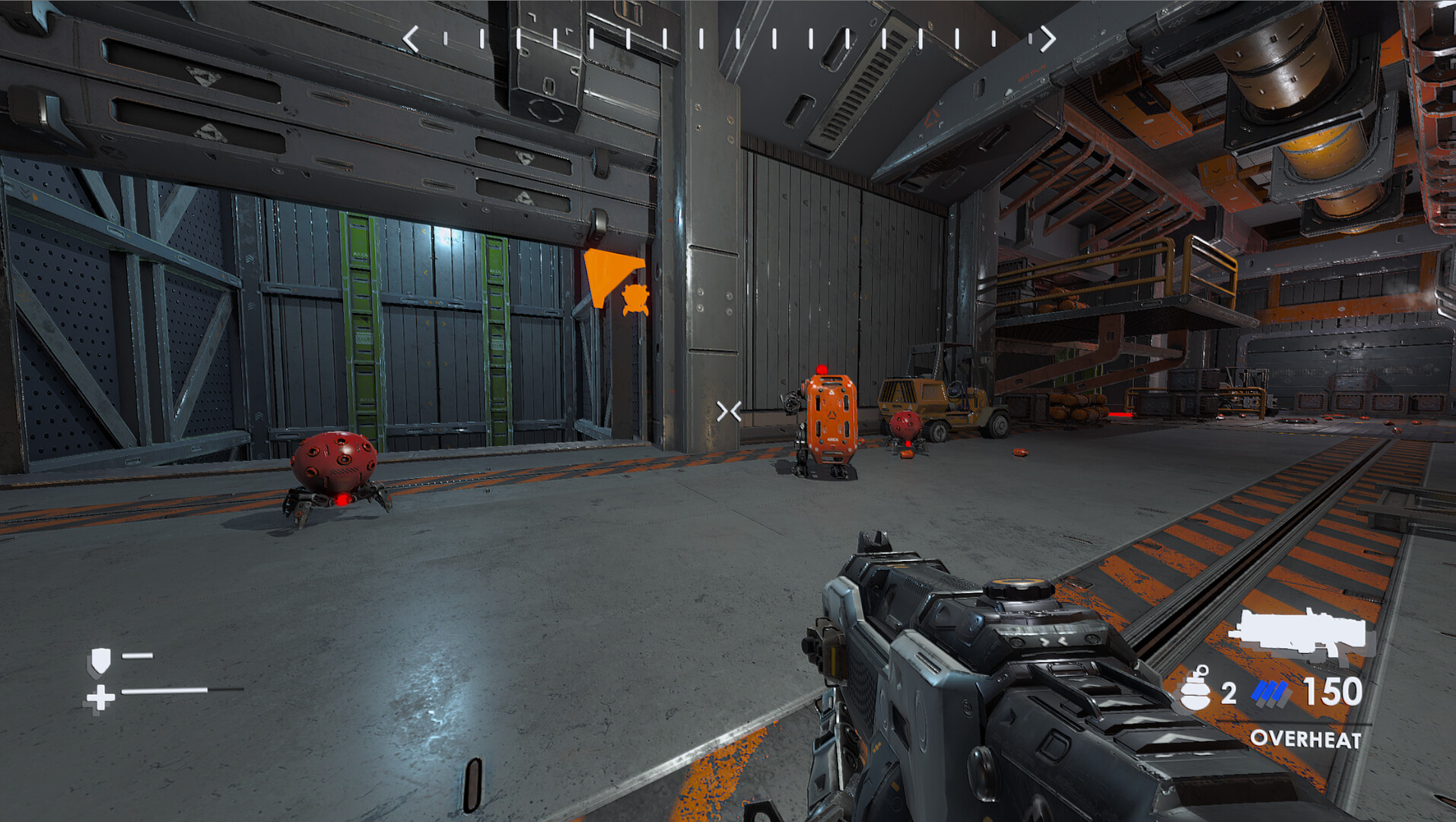1456x822 pixels.
Task: Select the grenade icon near the ammo counter
Action: pyautogui.click(x=1194, y=691)
